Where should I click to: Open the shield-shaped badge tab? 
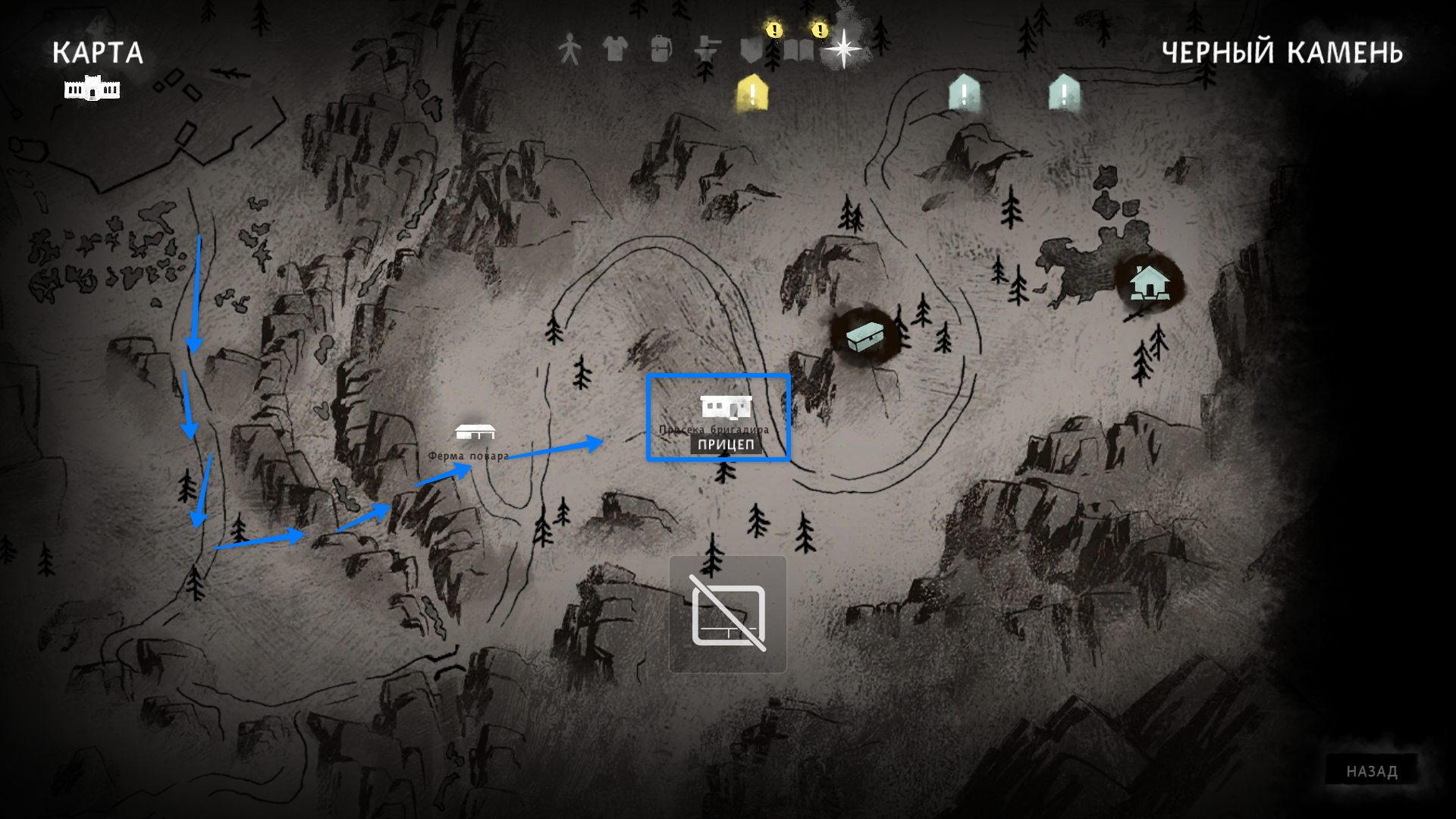[752, 50]
